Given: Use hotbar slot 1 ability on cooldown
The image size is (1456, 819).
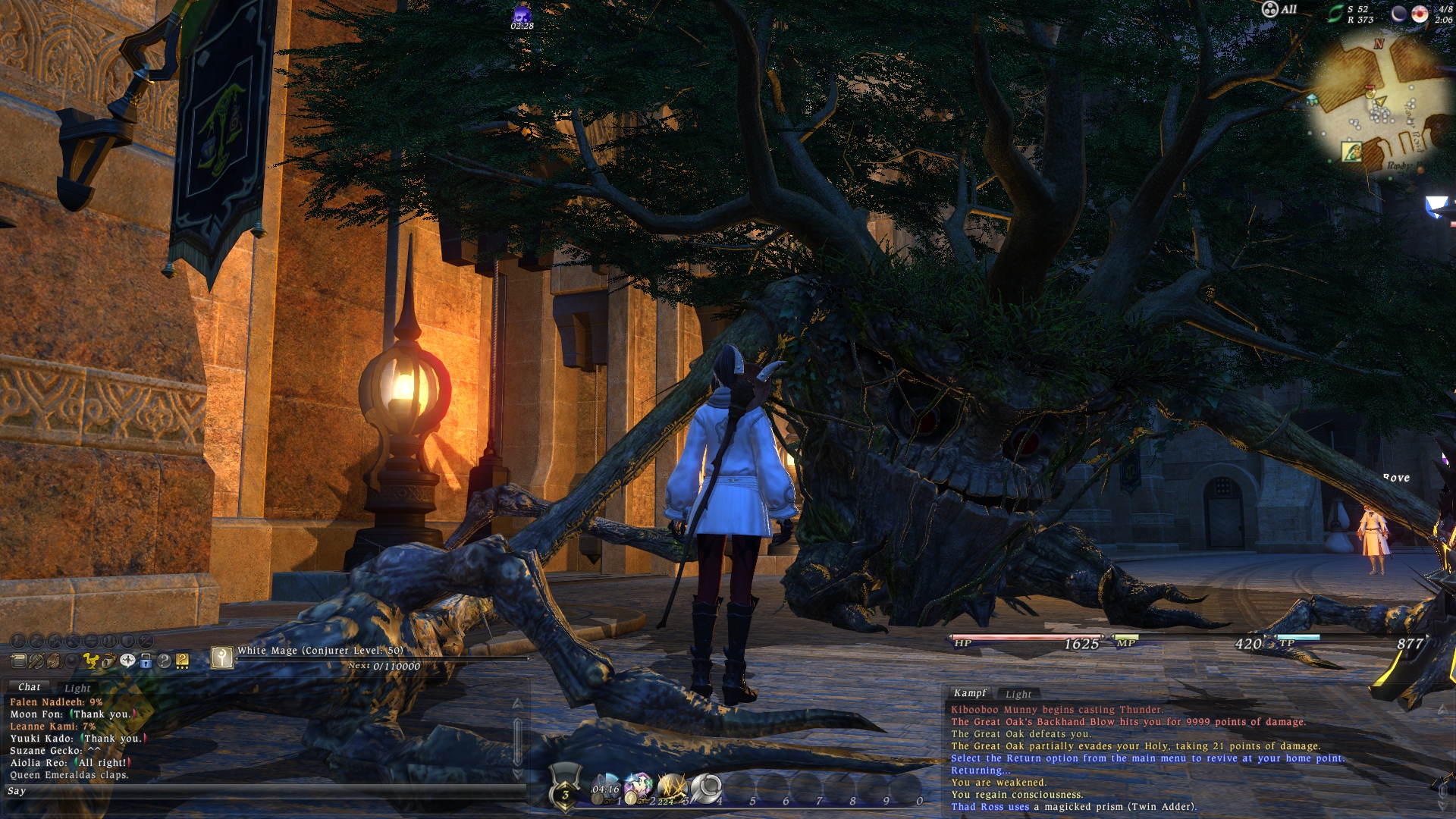Looking at the screenshot, I should pyautogui.click(x=606, y=789).
